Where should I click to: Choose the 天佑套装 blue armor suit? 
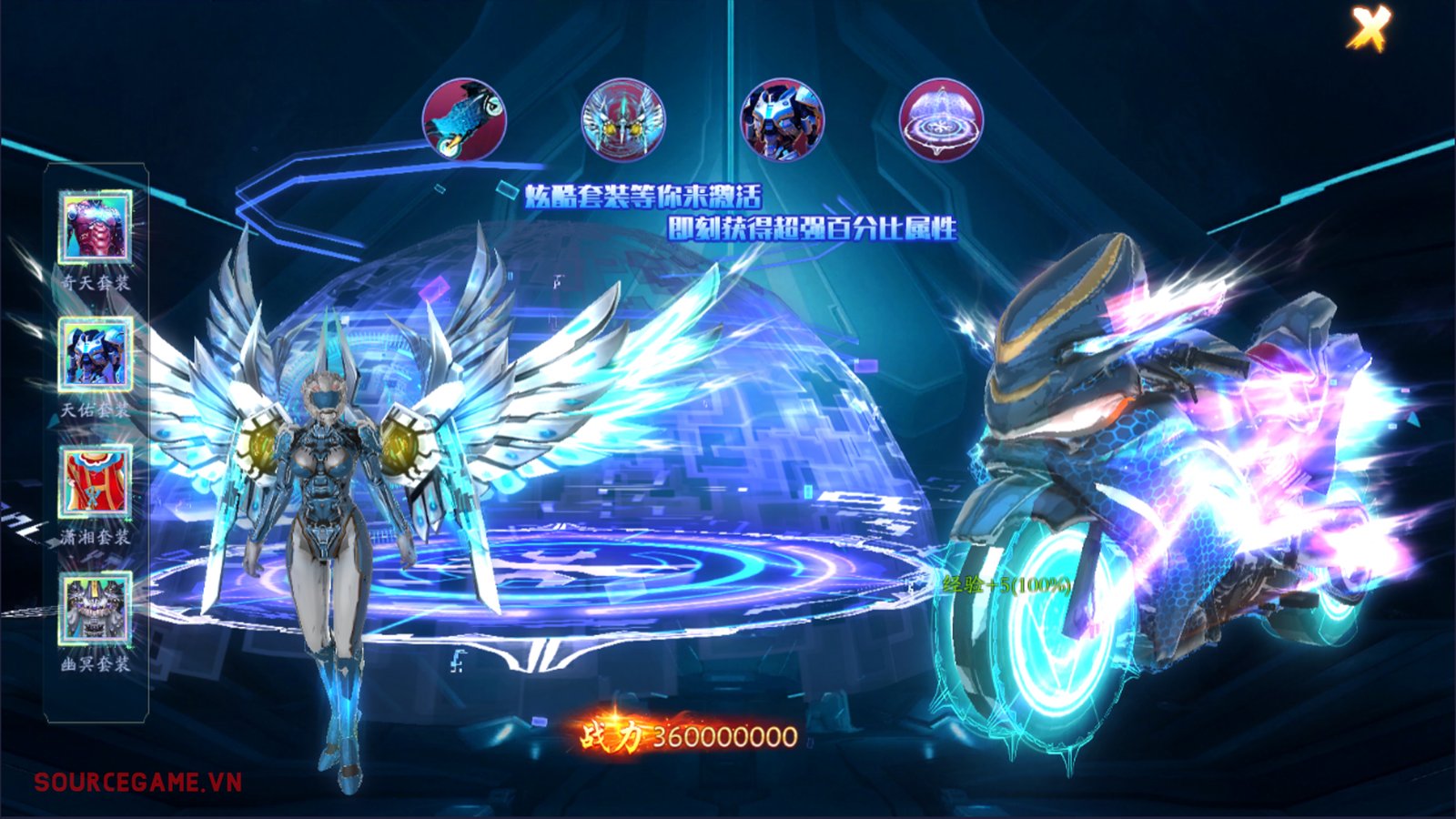(x=96, y=354)
